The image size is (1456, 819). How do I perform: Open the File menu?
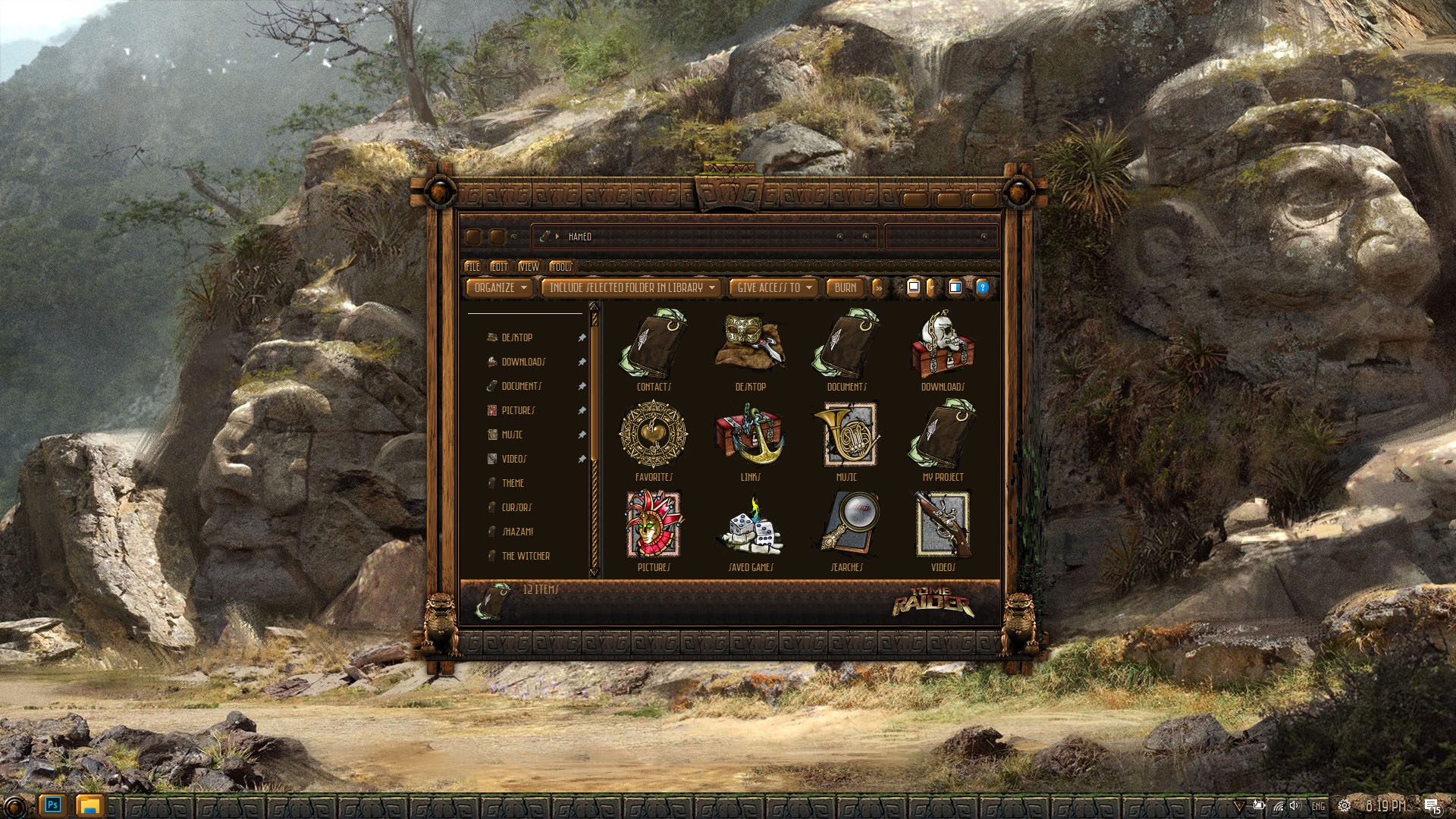click(x=472, y=267)
